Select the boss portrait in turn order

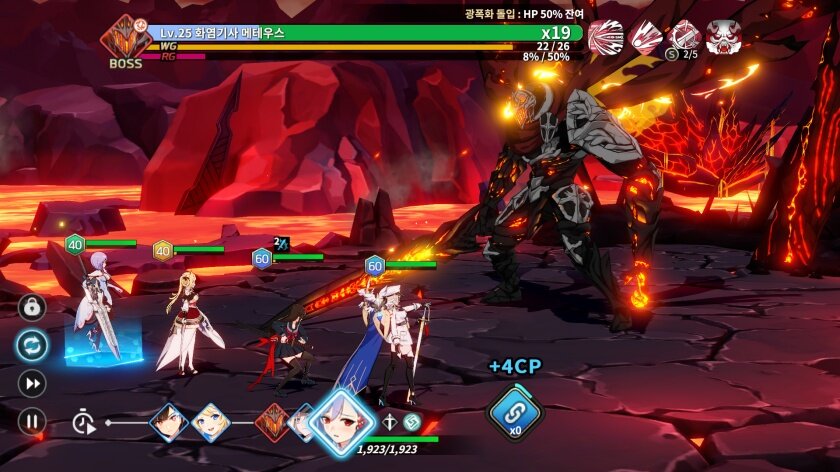272,422
